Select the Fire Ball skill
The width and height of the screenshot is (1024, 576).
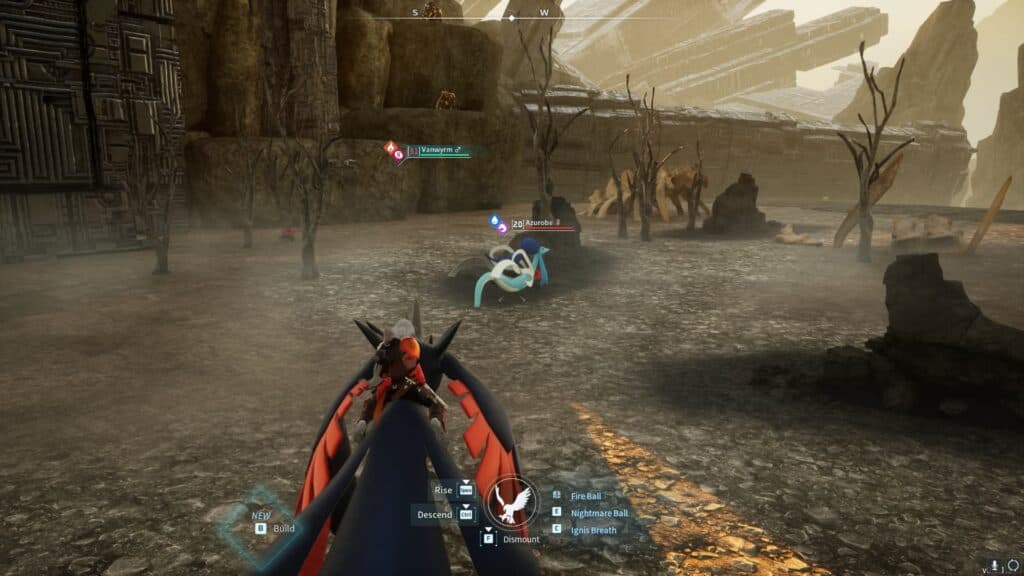tap(585, 496)
